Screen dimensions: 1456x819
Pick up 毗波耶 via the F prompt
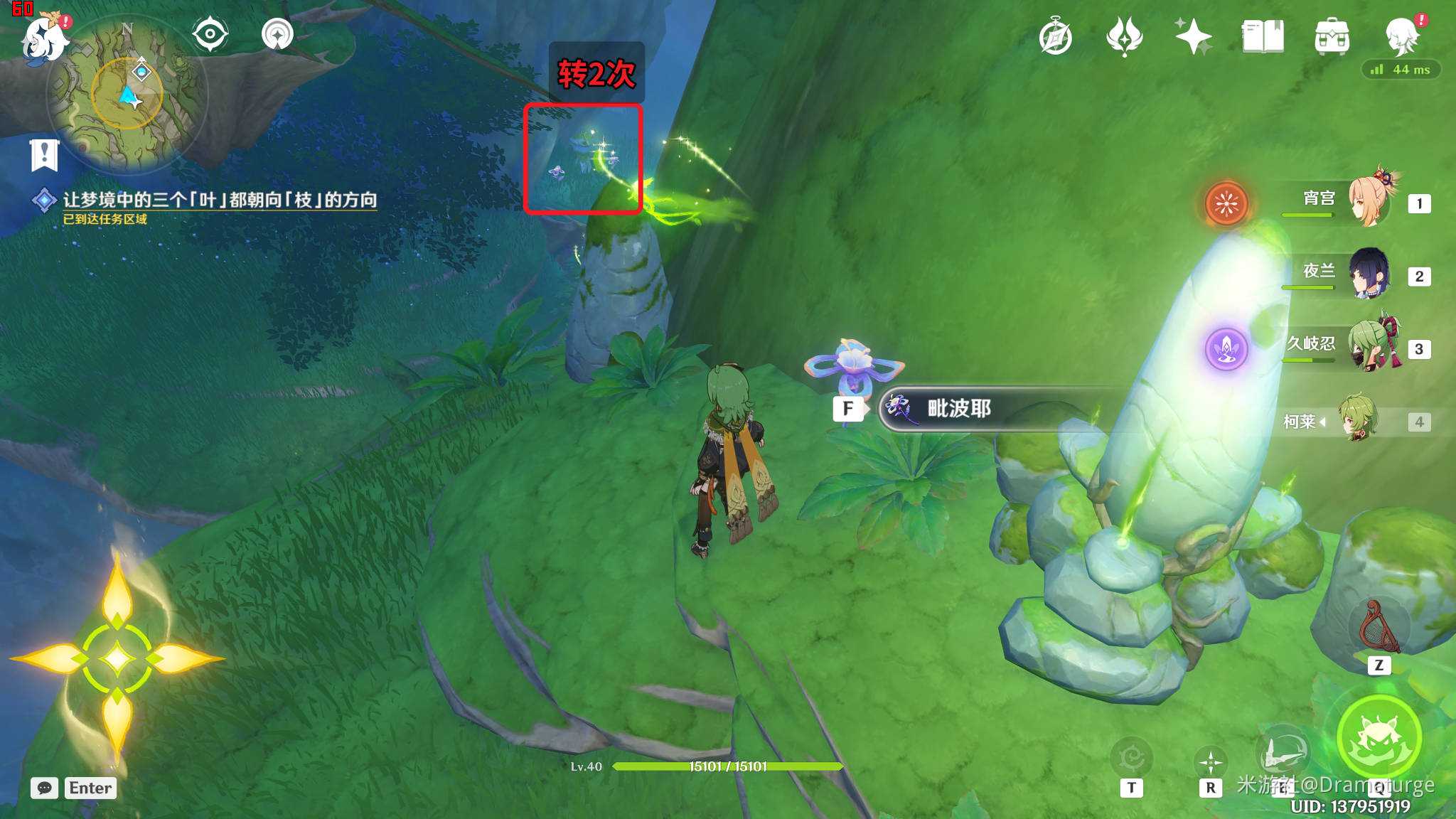coord(848,408)
